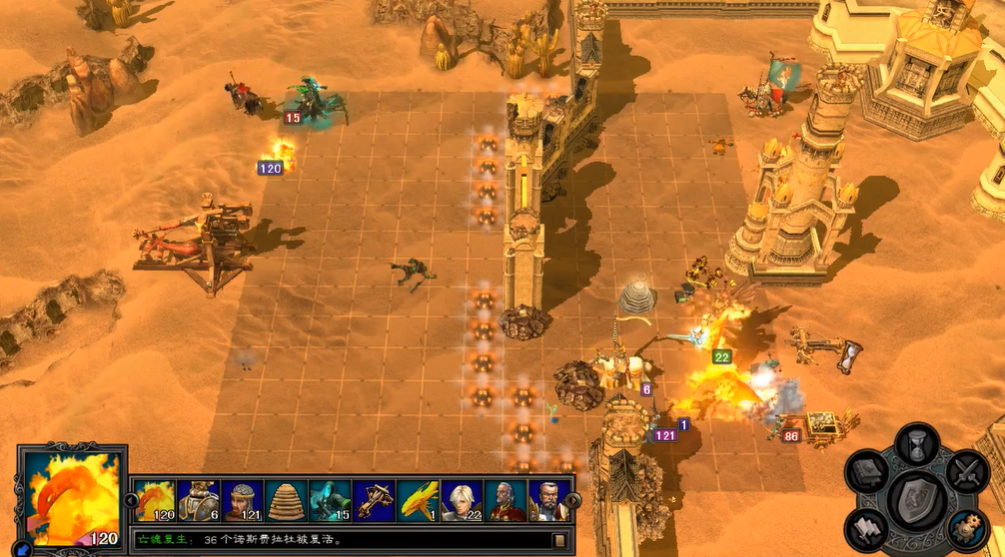This screenshot has height=557, width=1005.
Task: Toggle auto-combat with the crossed swords button
Action: pyautogui.click(x=966, y=472)
